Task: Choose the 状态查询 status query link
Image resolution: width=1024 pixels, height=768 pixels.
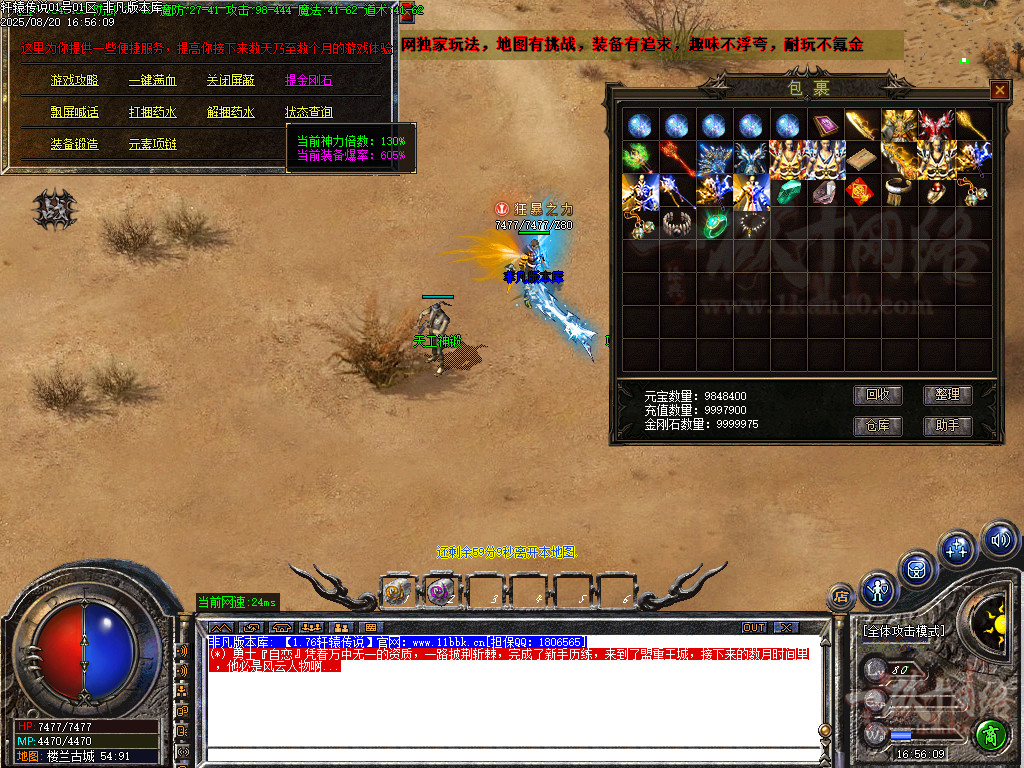Action: (x=308, y=113)
